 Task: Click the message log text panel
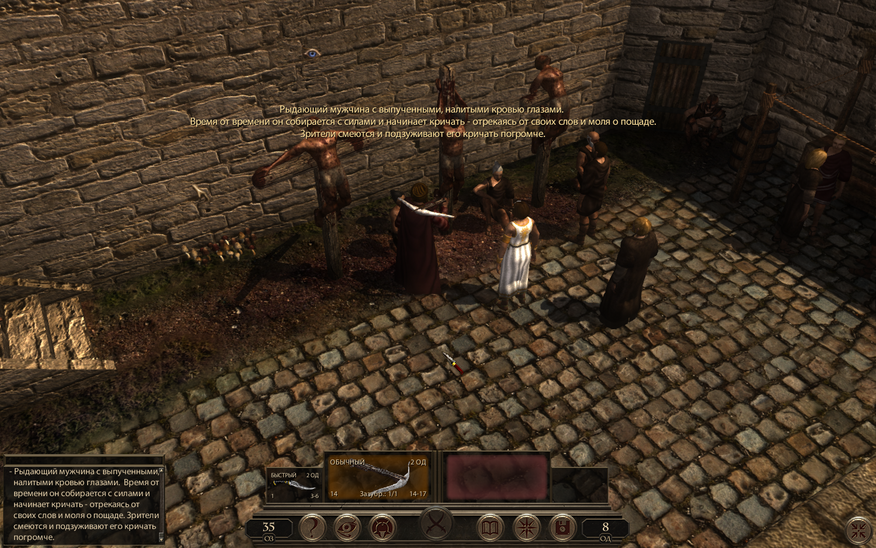coord(80,502)
